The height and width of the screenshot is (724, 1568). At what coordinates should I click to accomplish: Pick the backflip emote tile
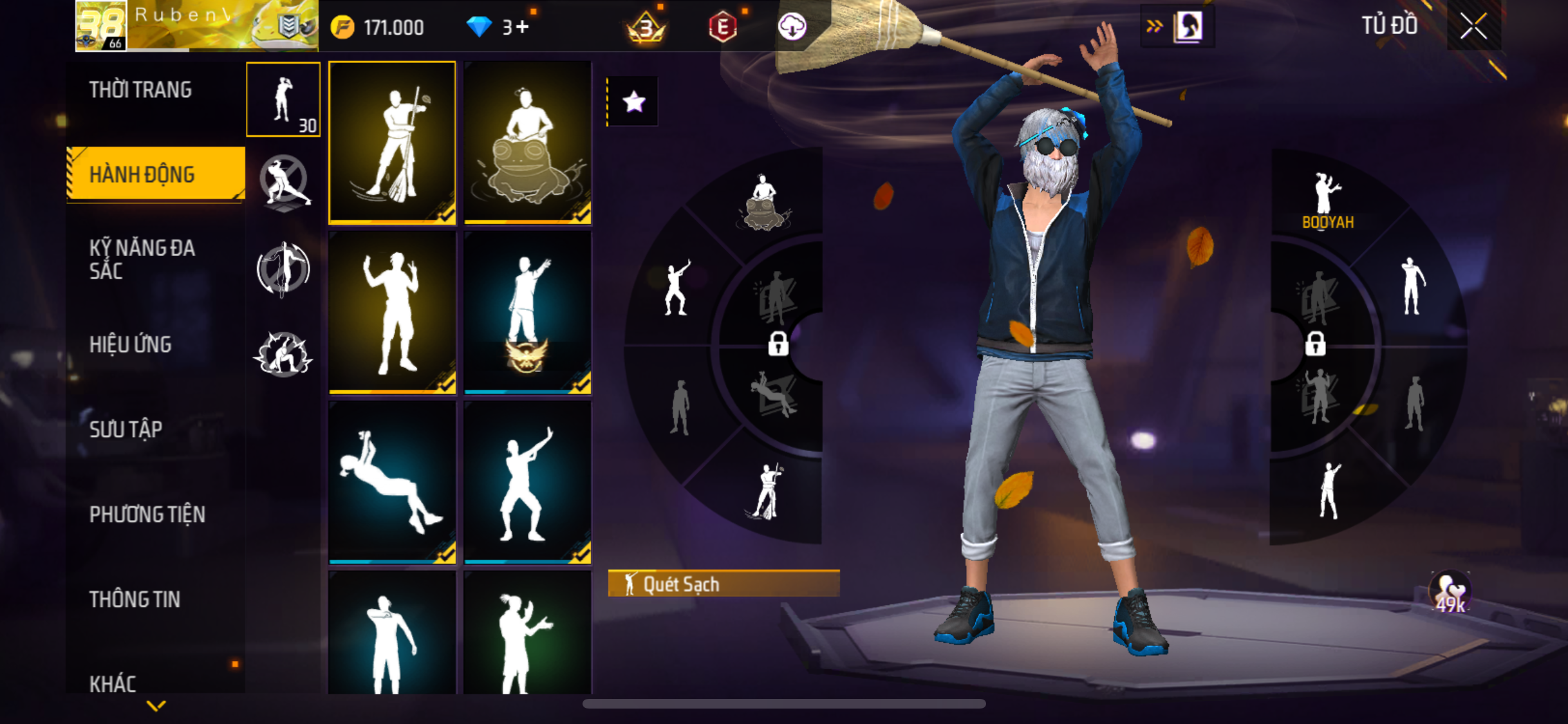[392, 482]
